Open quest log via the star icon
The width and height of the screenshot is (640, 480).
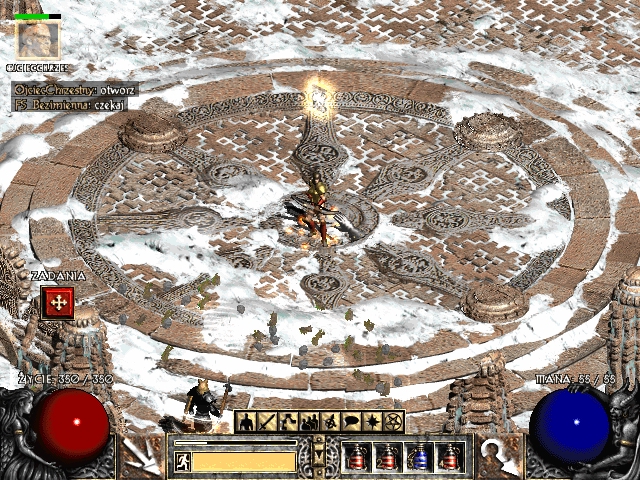click(x=371, y=422)
